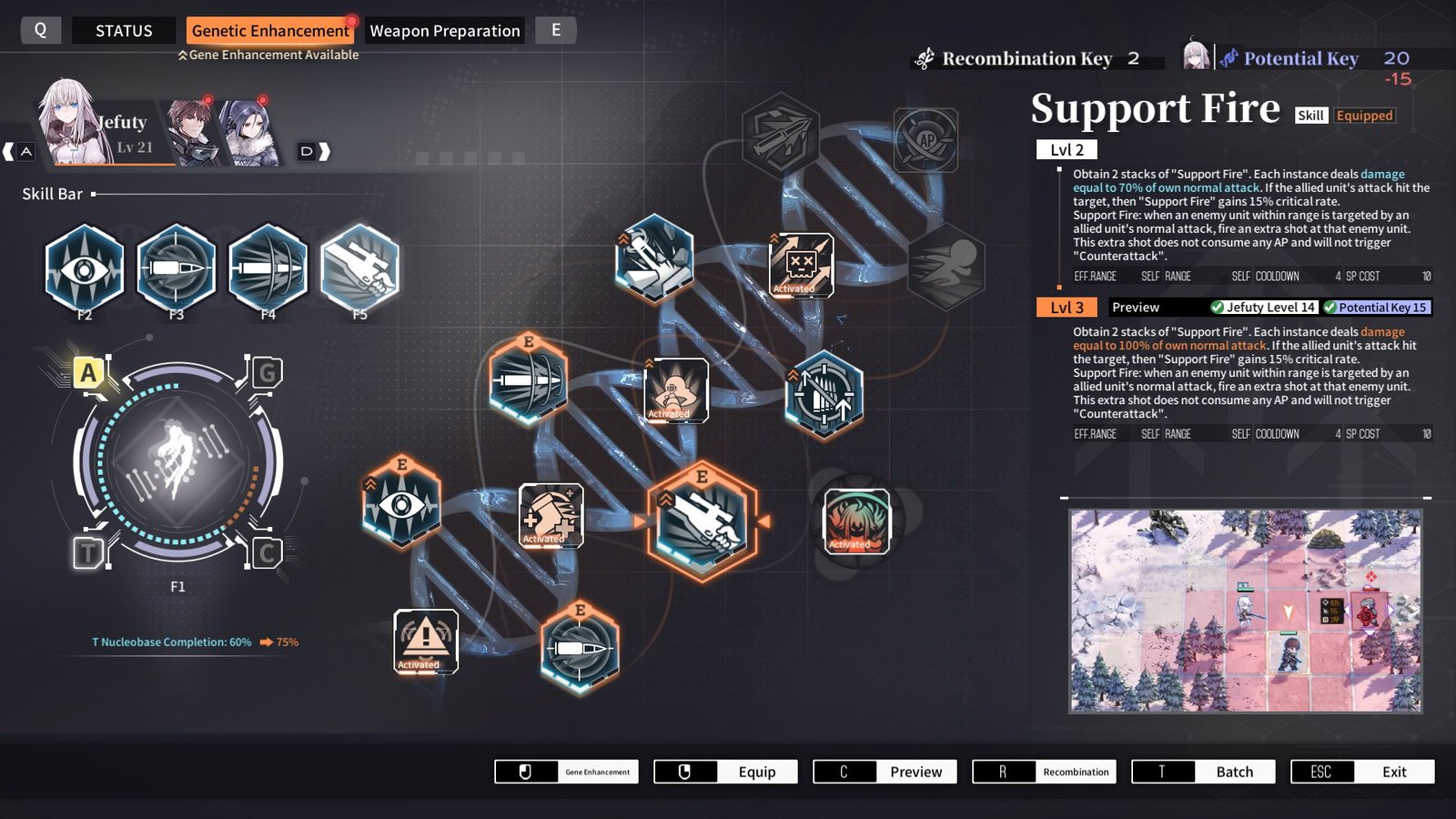Toggle the activated warning alert node
This screenshot has width=1456, height=819.
(x=424, y=640)
